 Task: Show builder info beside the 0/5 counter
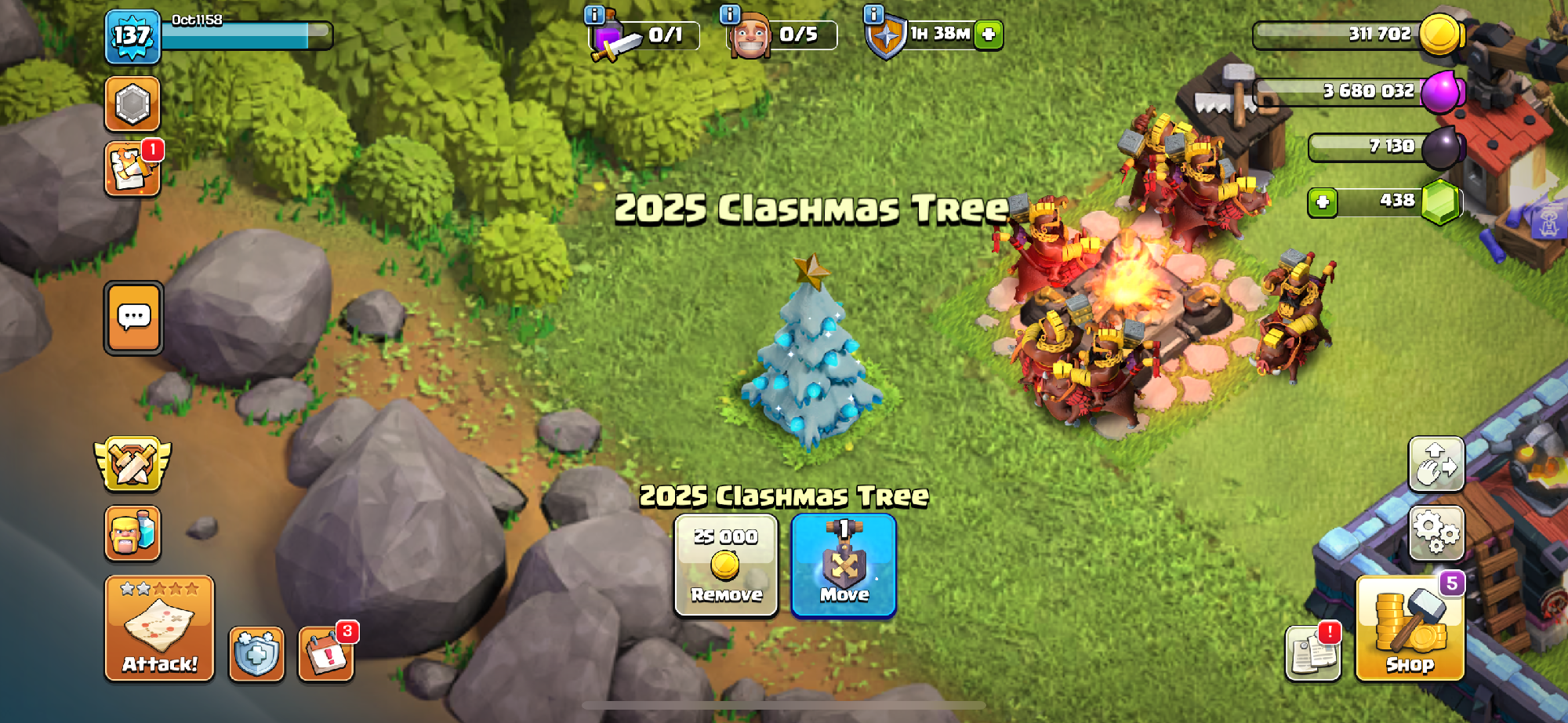point(730,14)
